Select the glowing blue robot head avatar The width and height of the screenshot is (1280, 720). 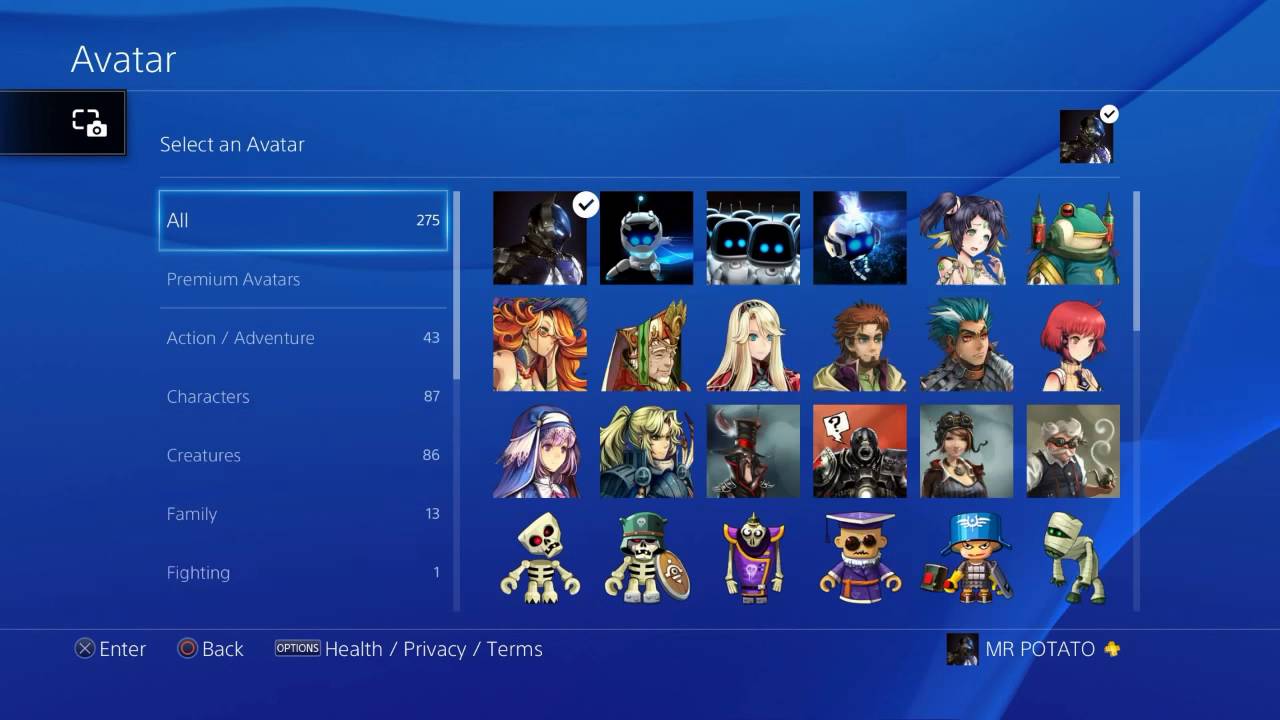(860, 237)
